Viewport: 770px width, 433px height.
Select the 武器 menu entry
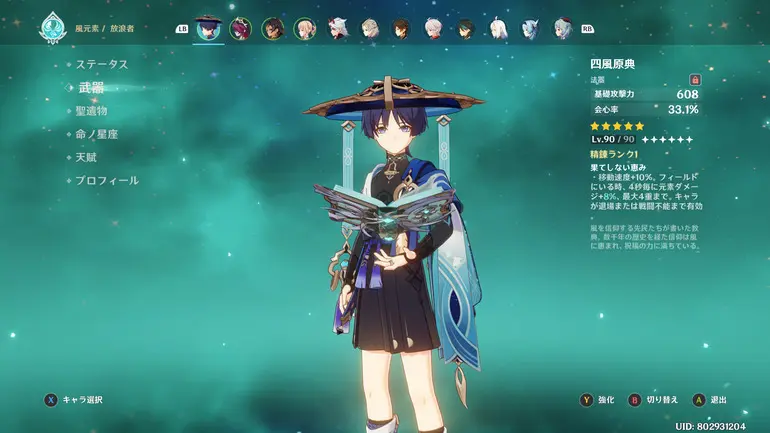(x=91, y=87)
